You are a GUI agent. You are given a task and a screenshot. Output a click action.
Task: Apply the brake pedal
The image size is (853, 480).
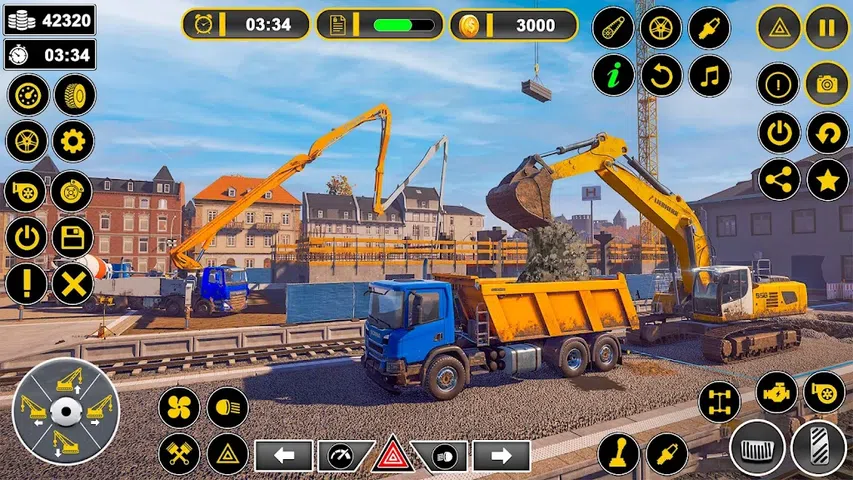757,447
